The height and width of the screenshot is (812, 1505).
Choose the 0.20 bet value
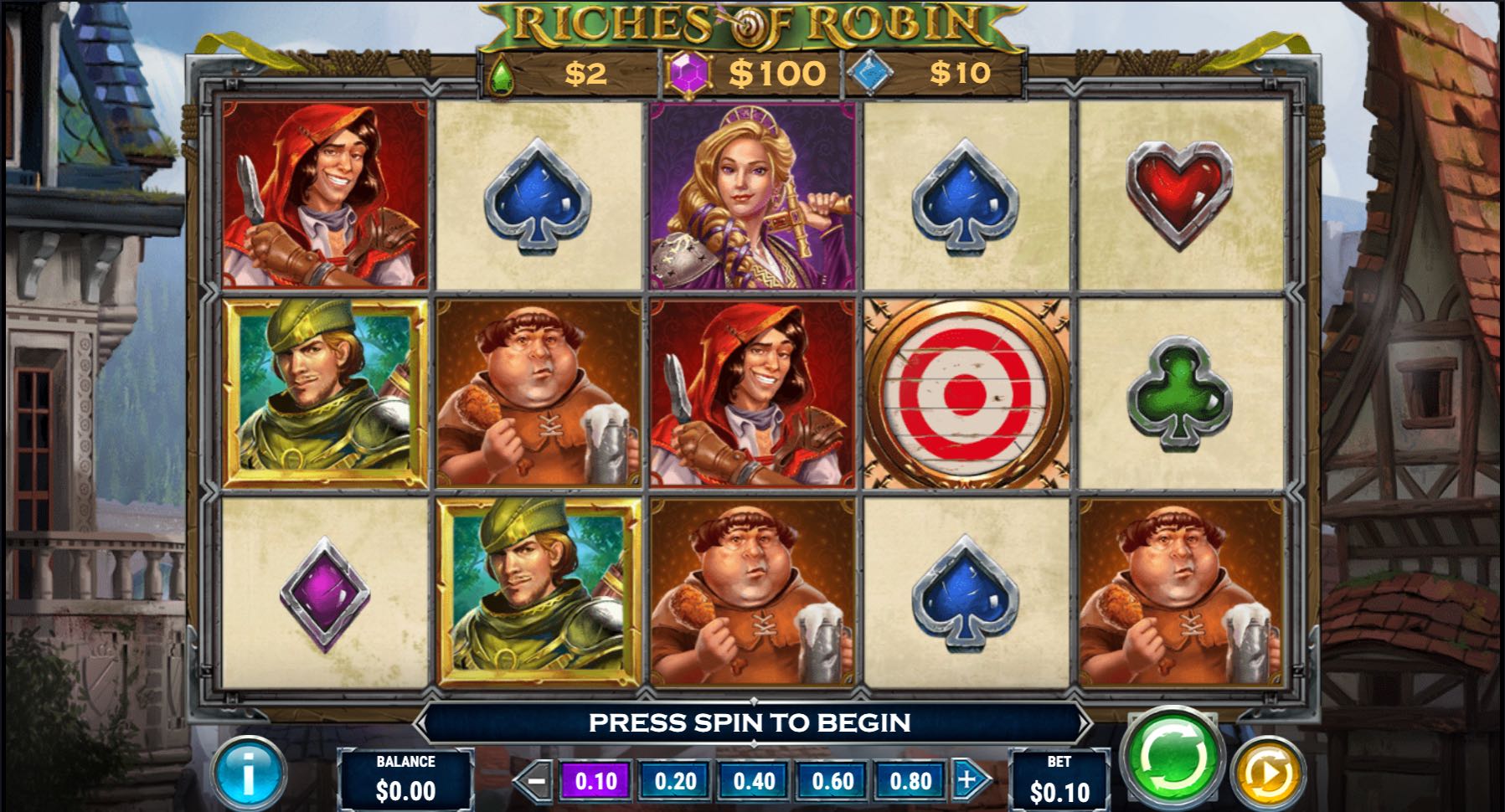pos(675,781)
